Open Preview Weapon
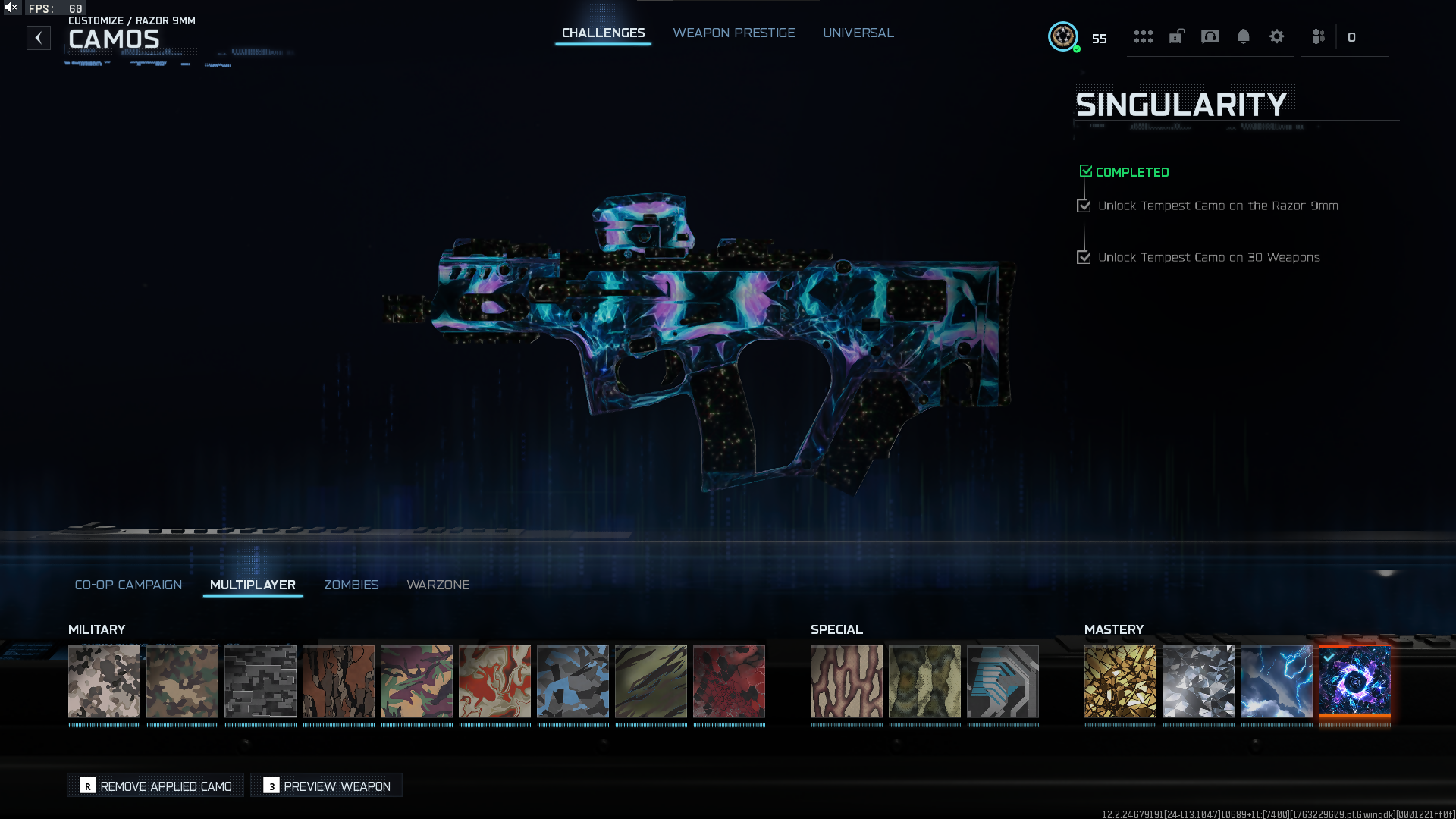 tap(327, 786)
